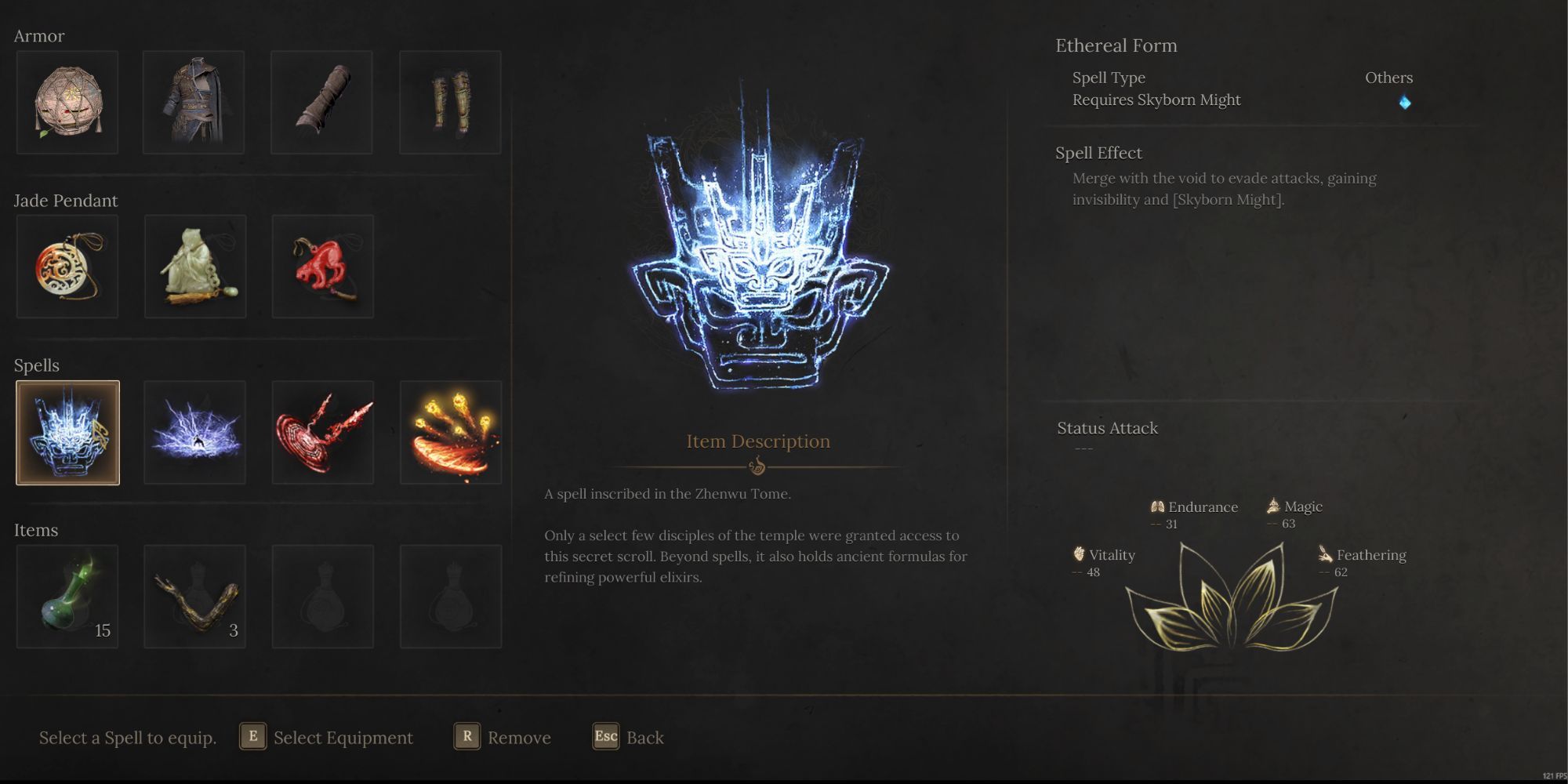
Task: Click the Feathering stat icon
Action: (1323, 555)
